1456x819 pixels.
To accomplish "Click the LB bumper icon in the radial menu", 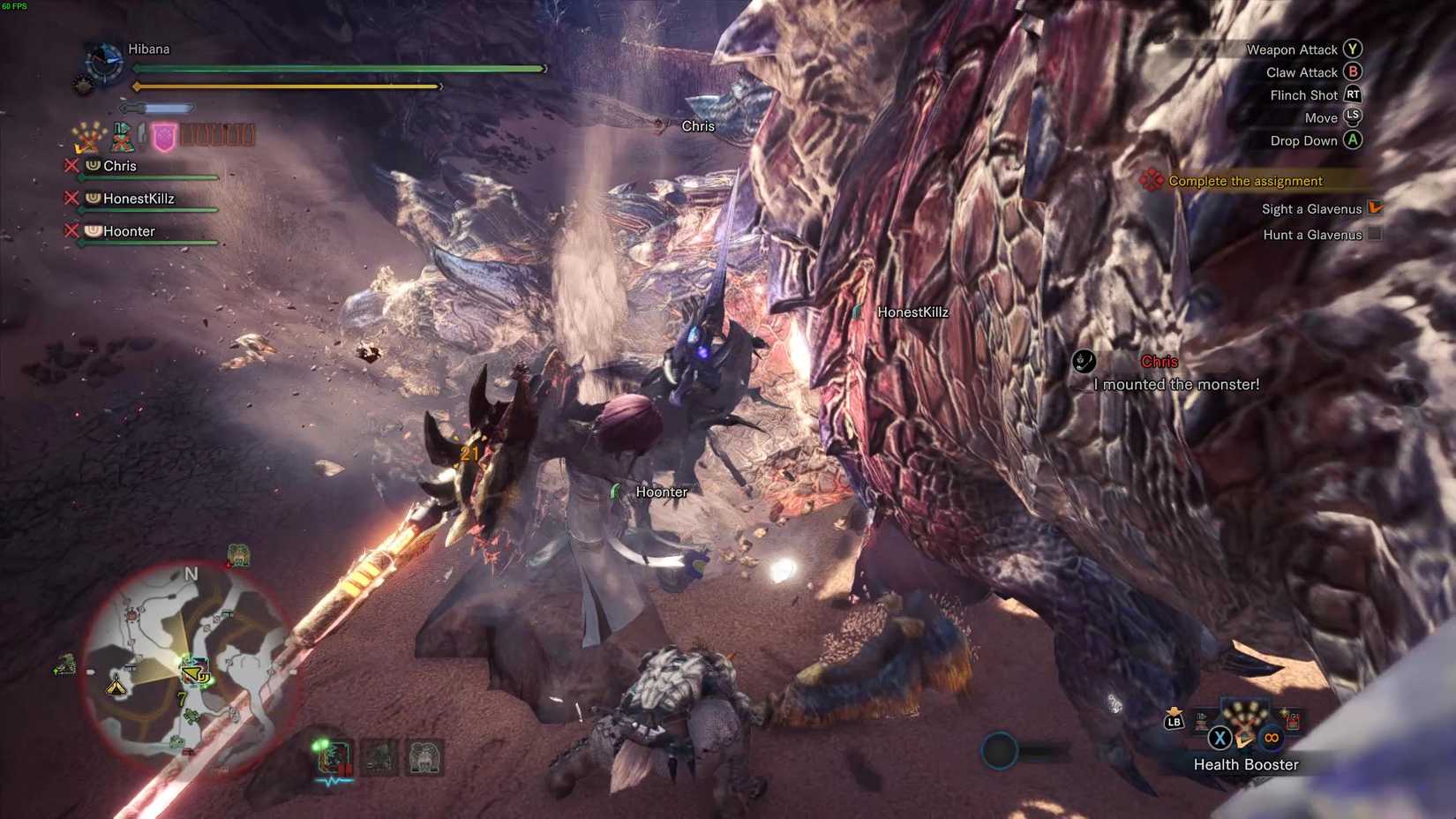I will coord(1174,720).
